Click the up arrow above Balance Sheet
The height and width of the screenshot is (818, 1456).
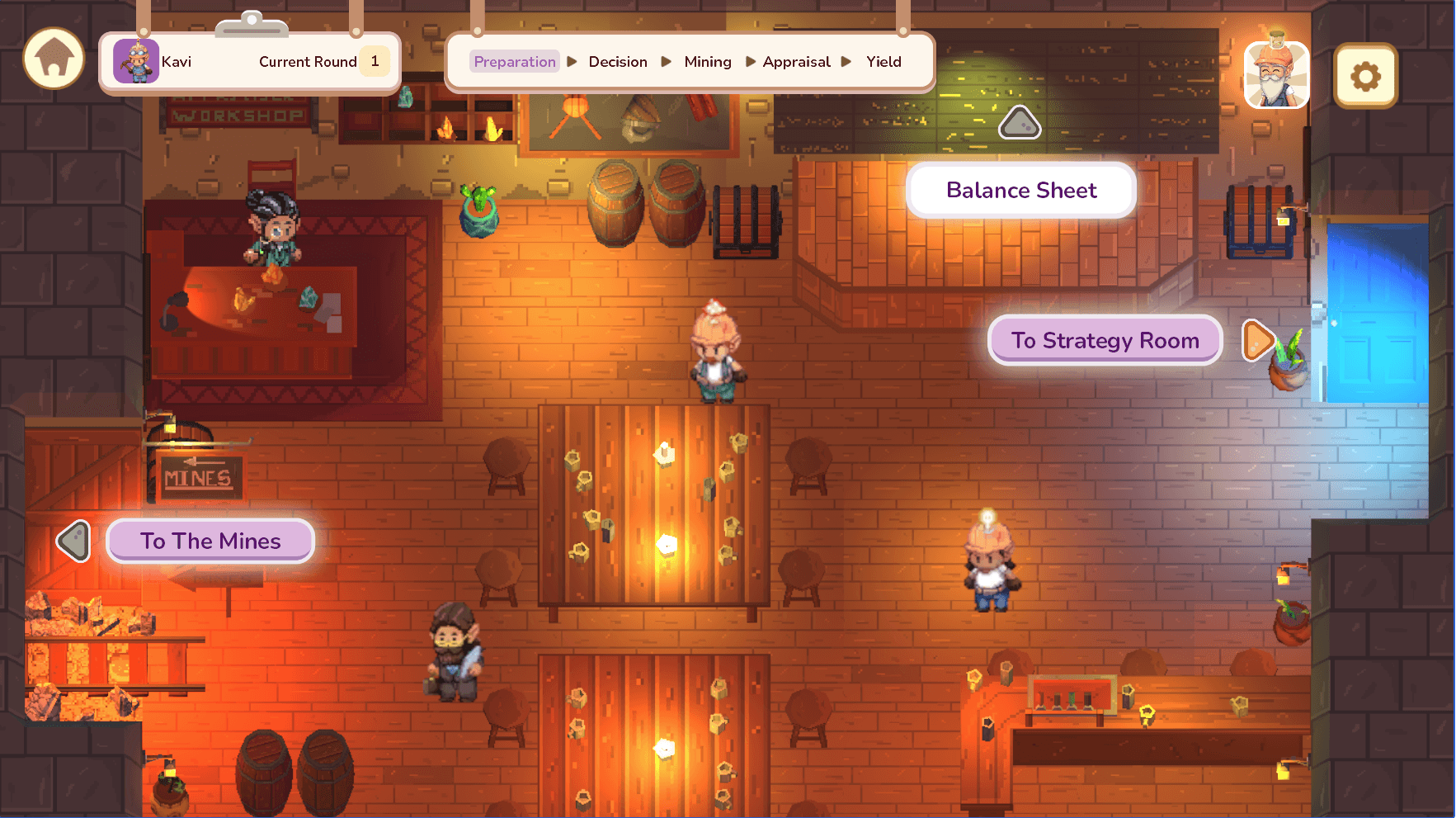coord(1020,123)
